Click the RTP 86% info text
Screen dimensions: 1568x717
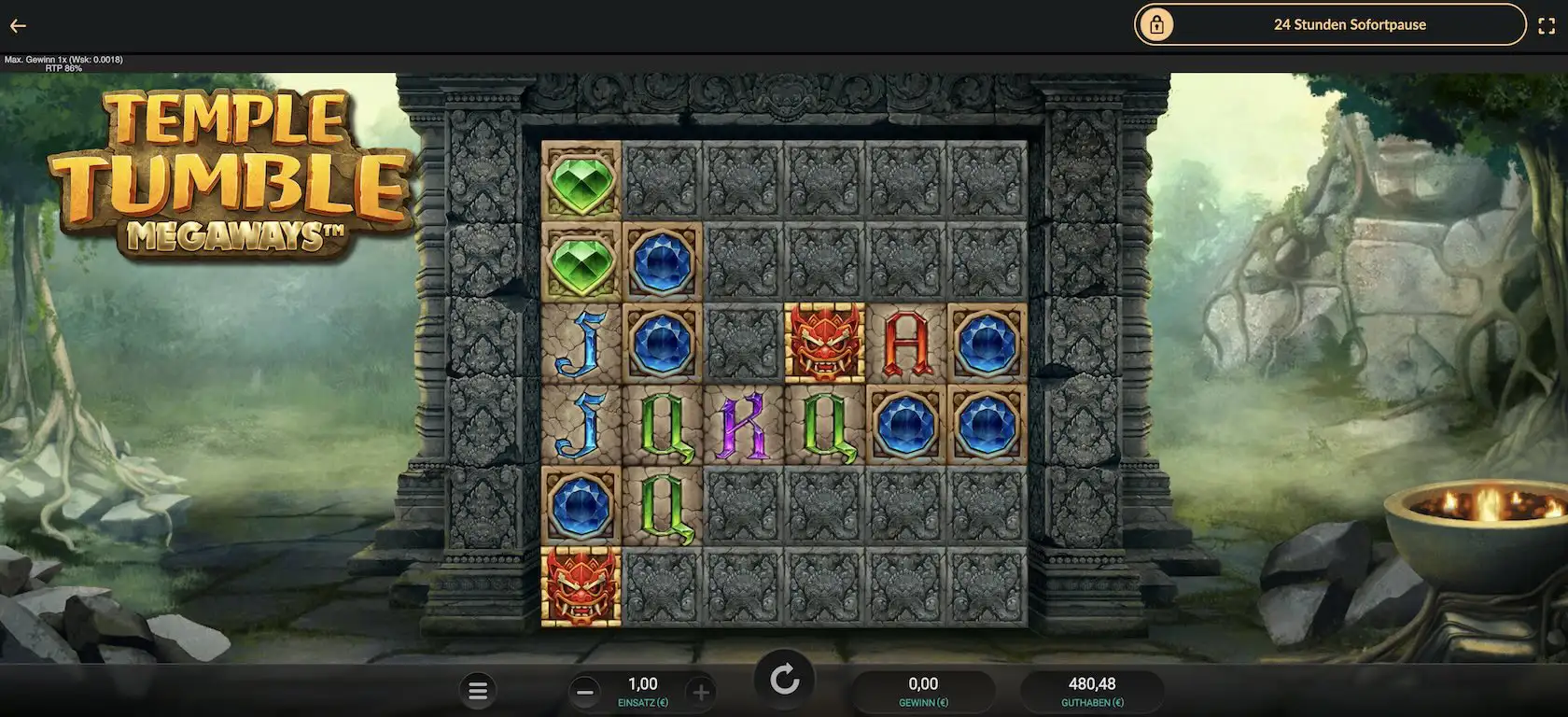click(x=63, y=66)
